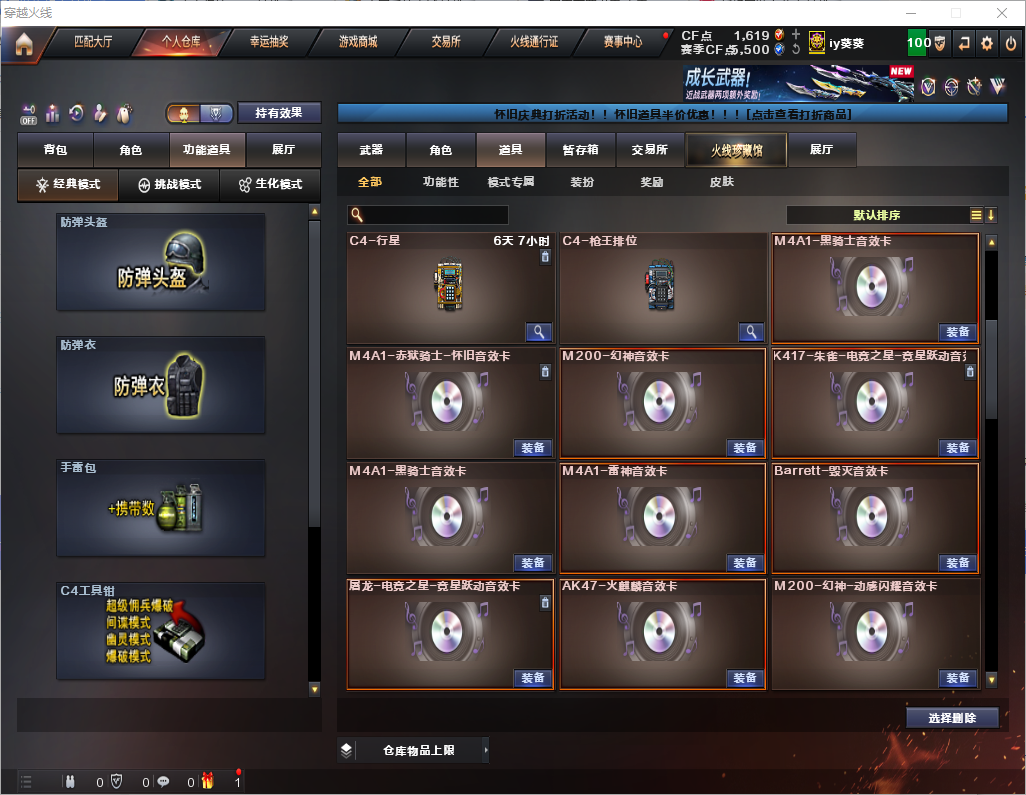Open the 火线通行证 battle pass

click(x=534, y=42)
